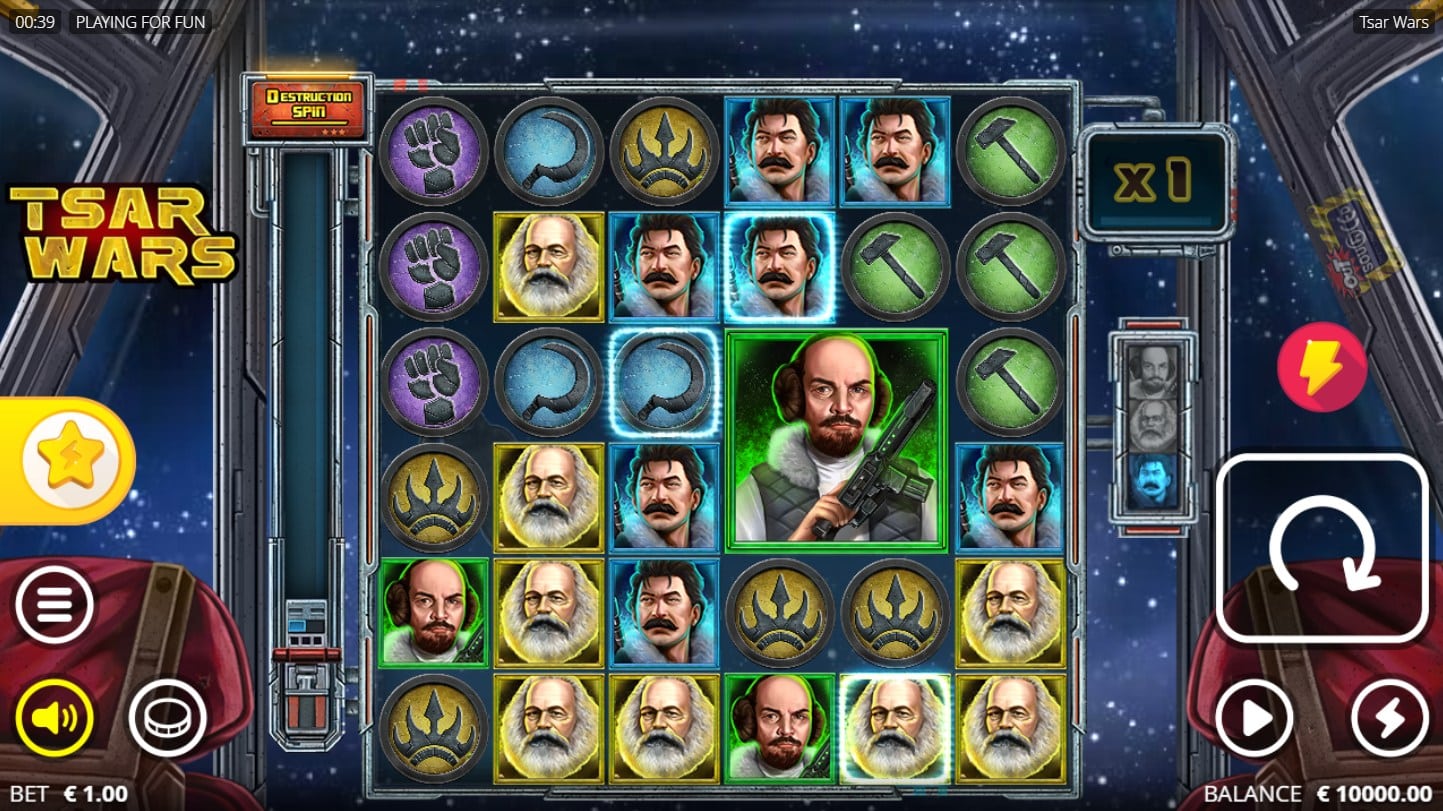
Task: Open the hamburger menu
Action: [54, 604]
